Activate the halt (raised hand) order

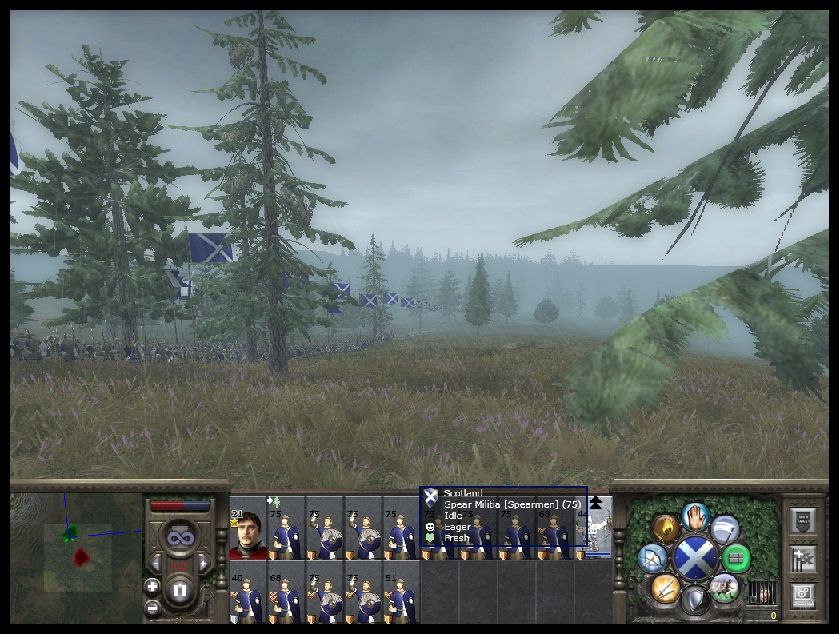(x=695, y=516)
